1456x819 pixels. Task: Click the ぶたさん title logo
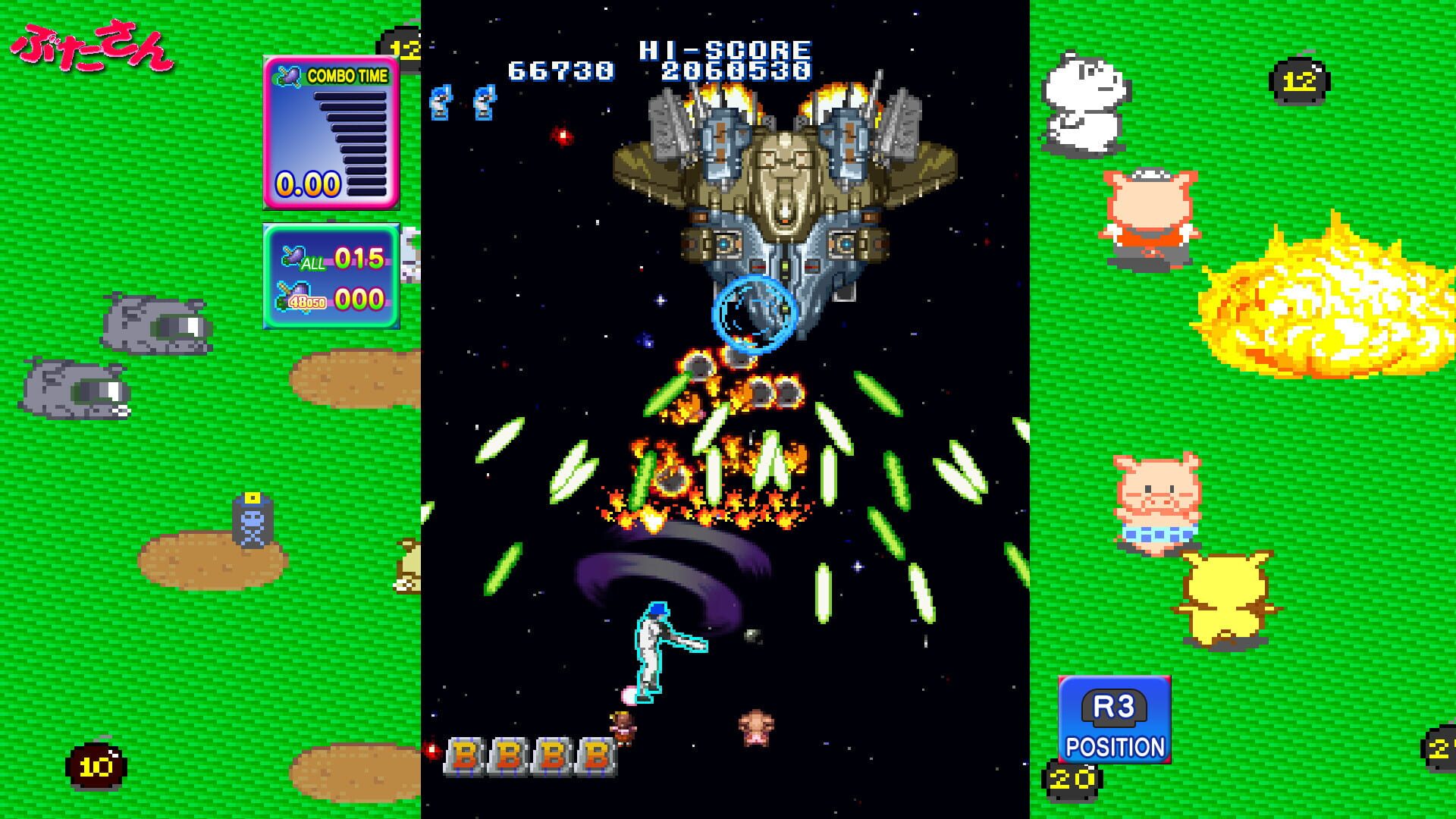(x=91, y=45)
